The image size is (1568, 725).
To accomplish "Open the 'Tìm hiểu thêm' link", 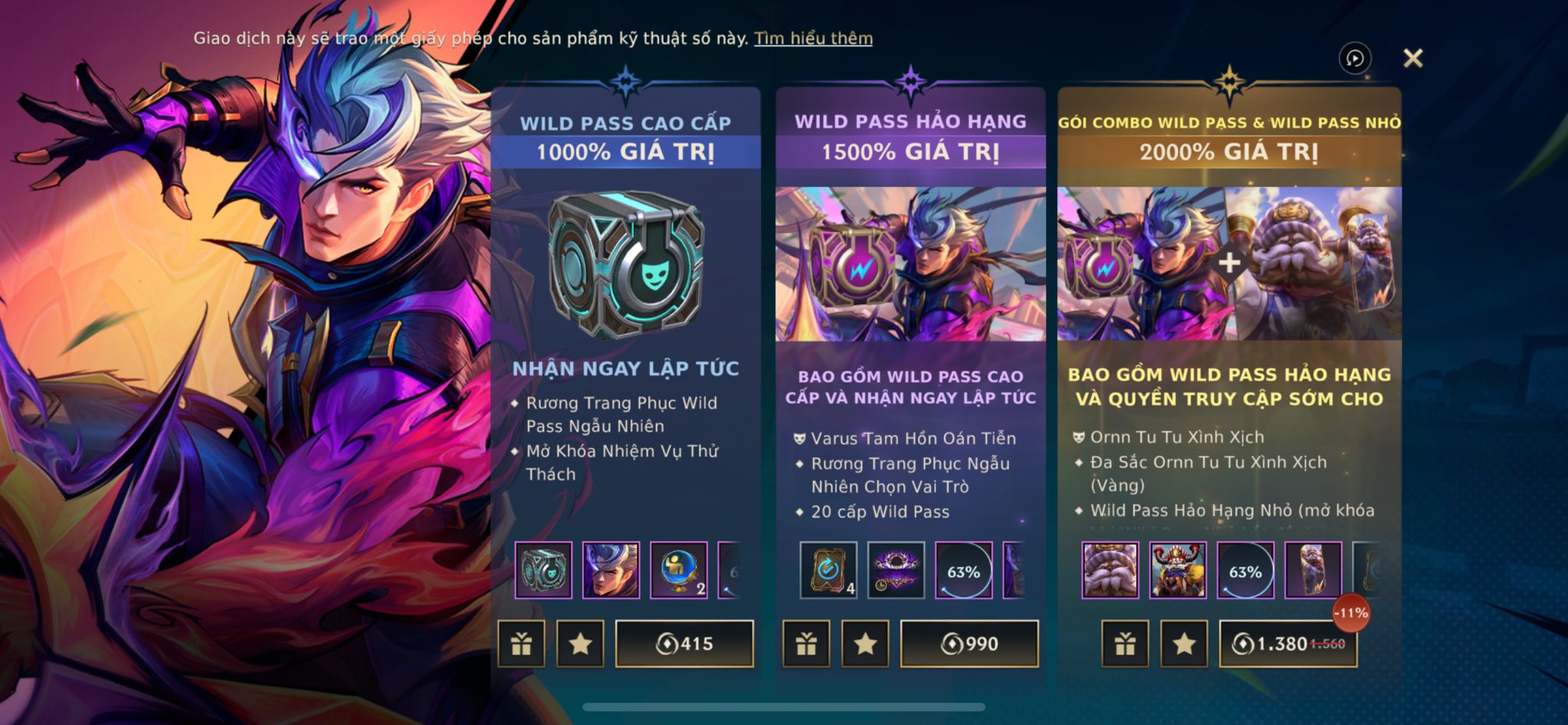I will click(x=813, y=38).
